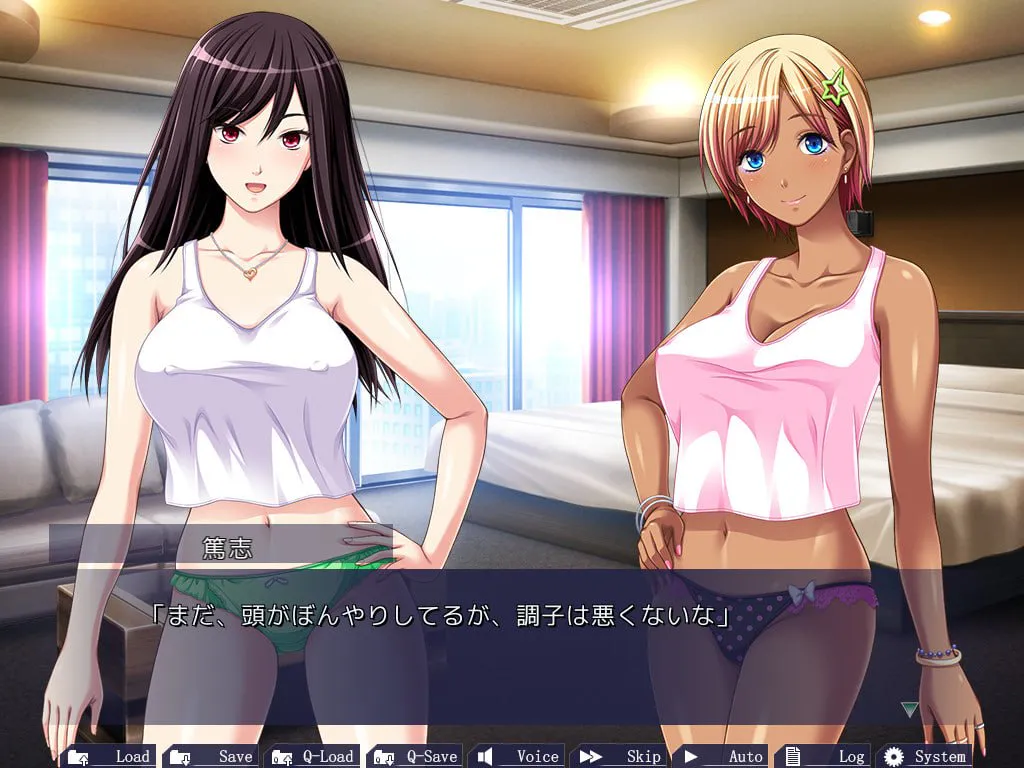
Task: Open the System settings menu
Action: pyautogui.click(x=926, y=756)
